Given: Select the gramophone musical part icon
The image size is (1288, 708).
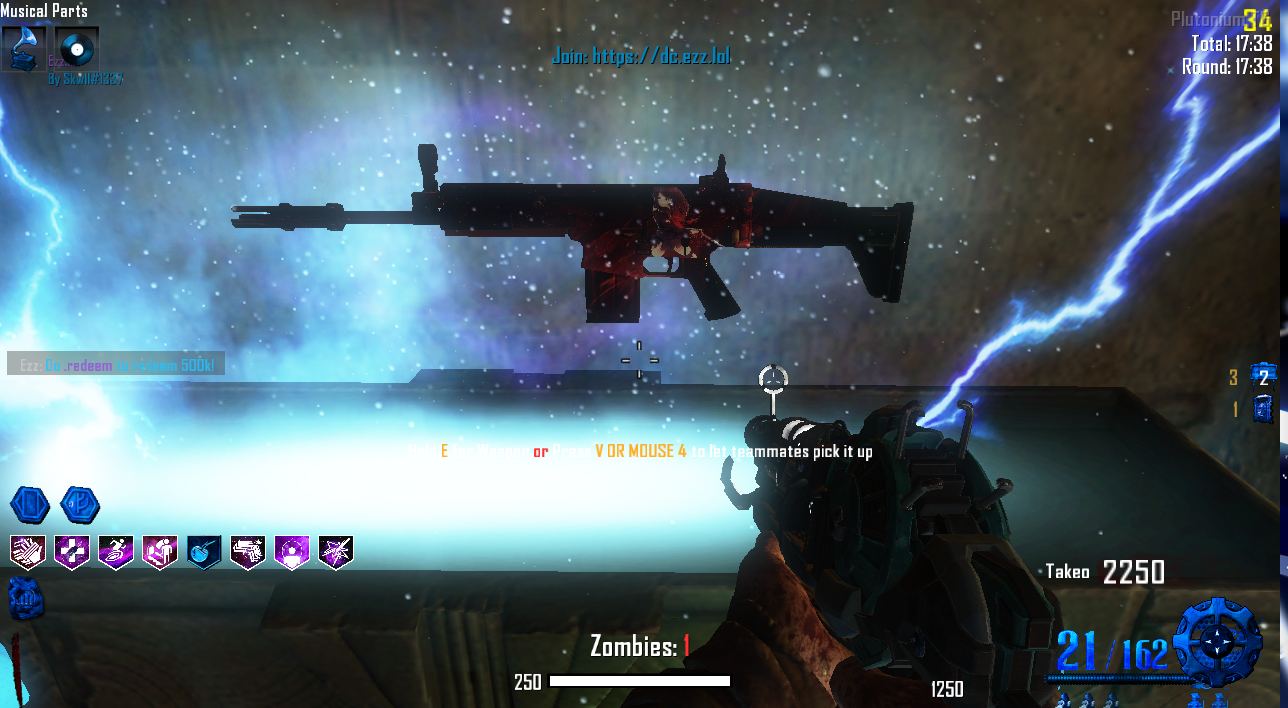Looking at the screenshot, I should point(23,48).
